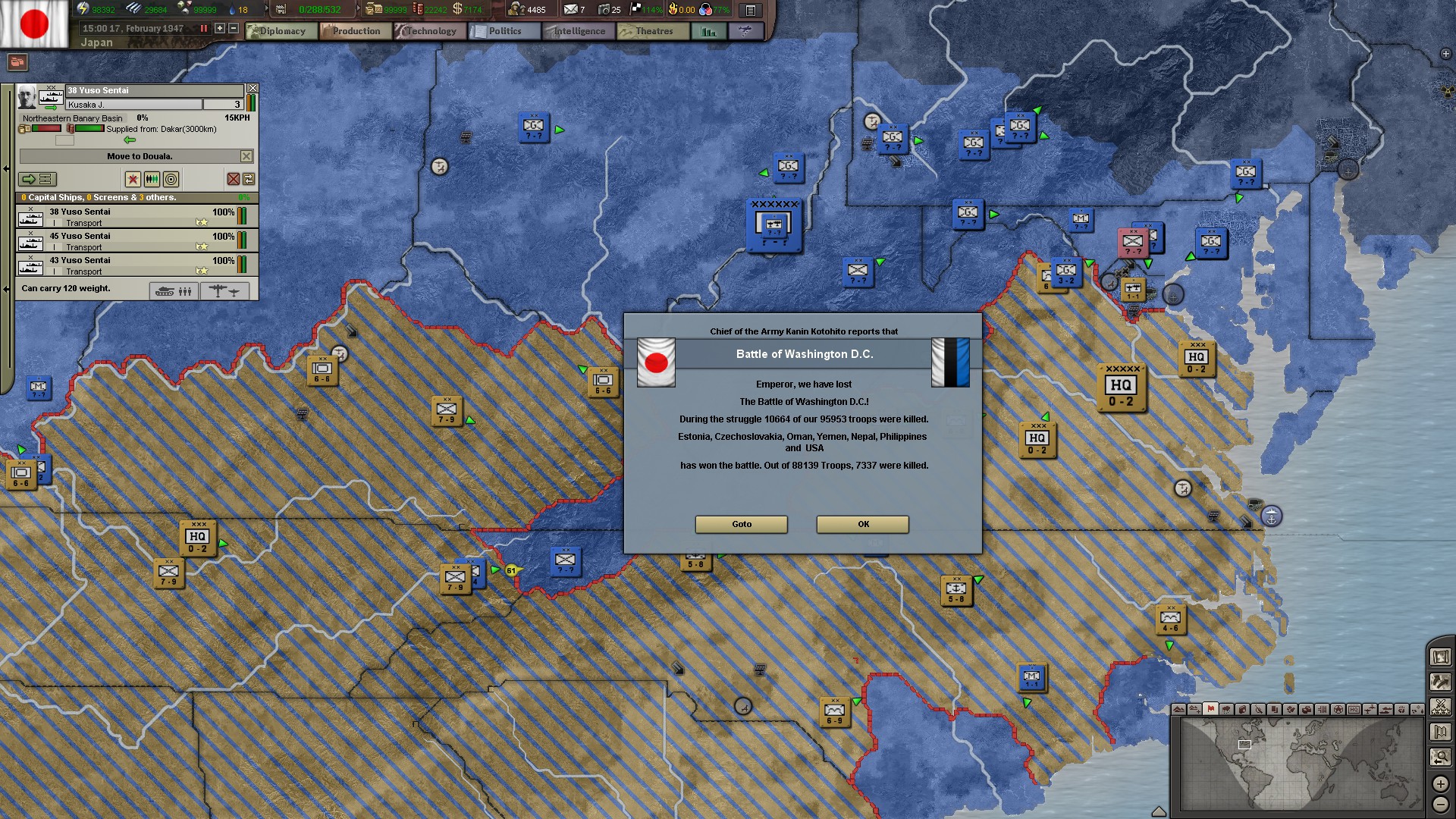This screenshot has height=819, width=1456.
Task: Open the Statistics panel with the bar chart icon
Action: pos(709,31)
